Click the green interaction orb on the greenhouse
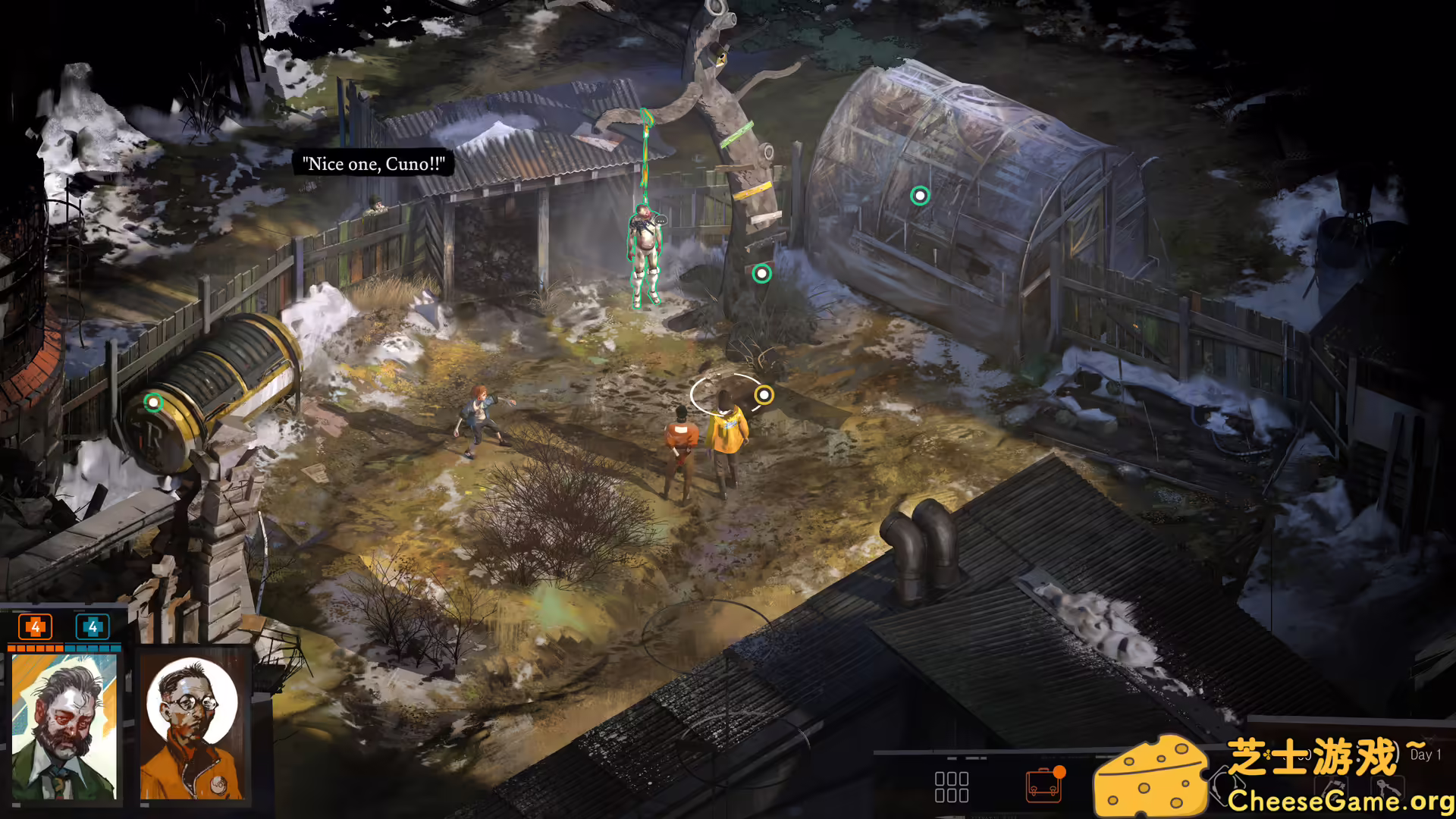The height and width of the screenshot is (819, 1456). (920, 195)
